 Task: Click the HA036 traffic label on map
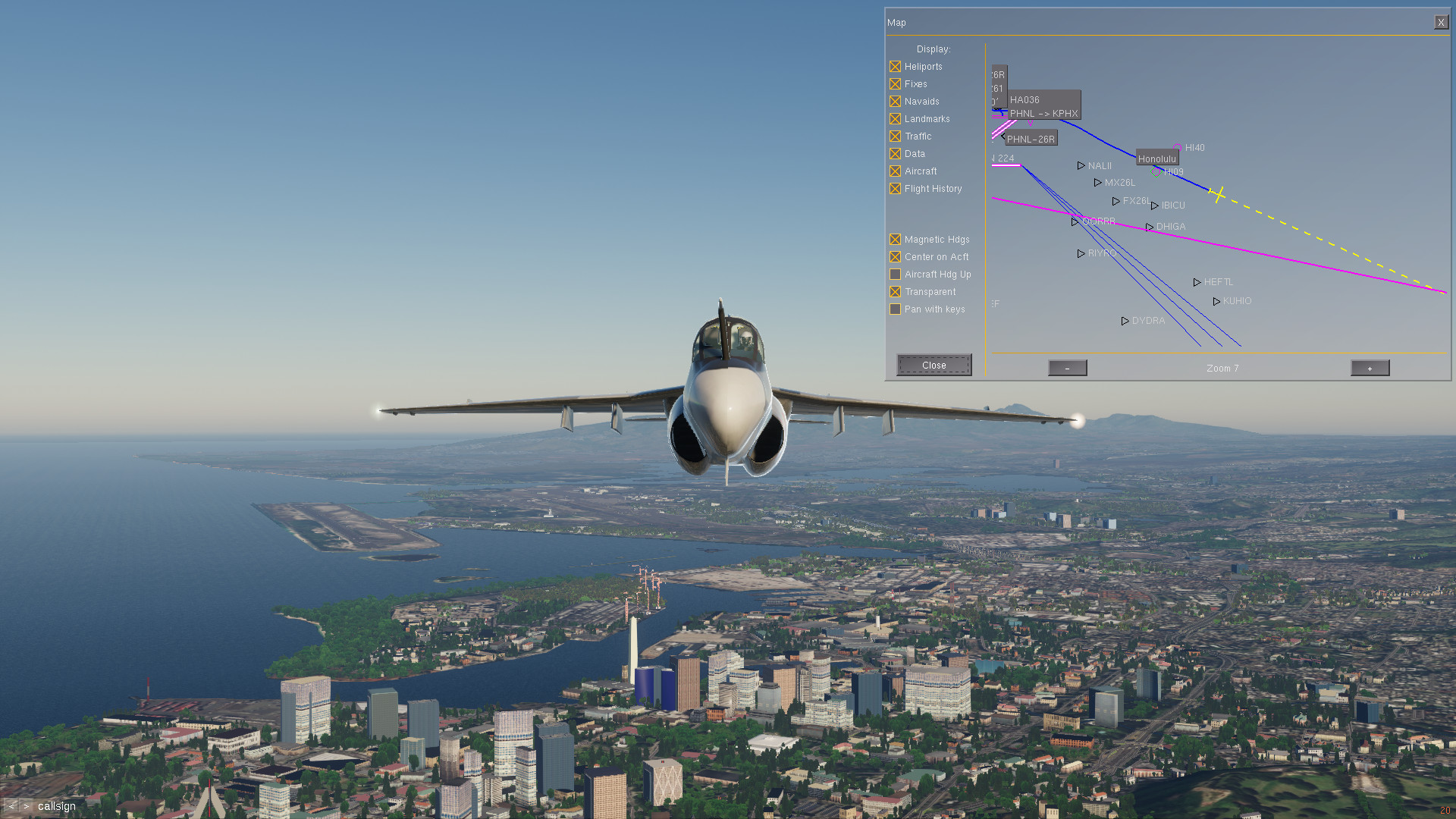pos(1025,100)
